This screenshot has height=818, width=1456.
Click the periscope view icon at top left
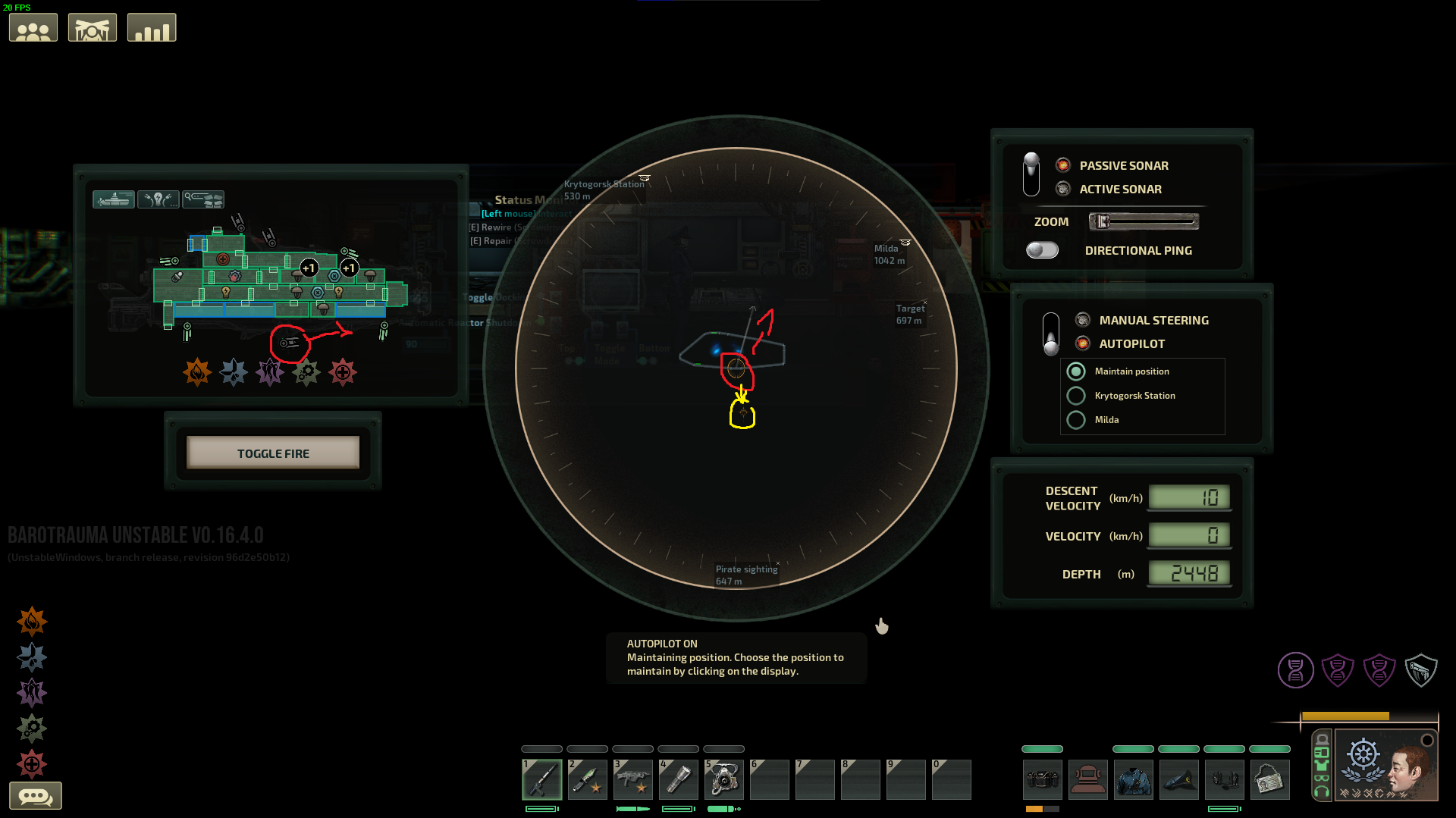[x=92, y=27]
